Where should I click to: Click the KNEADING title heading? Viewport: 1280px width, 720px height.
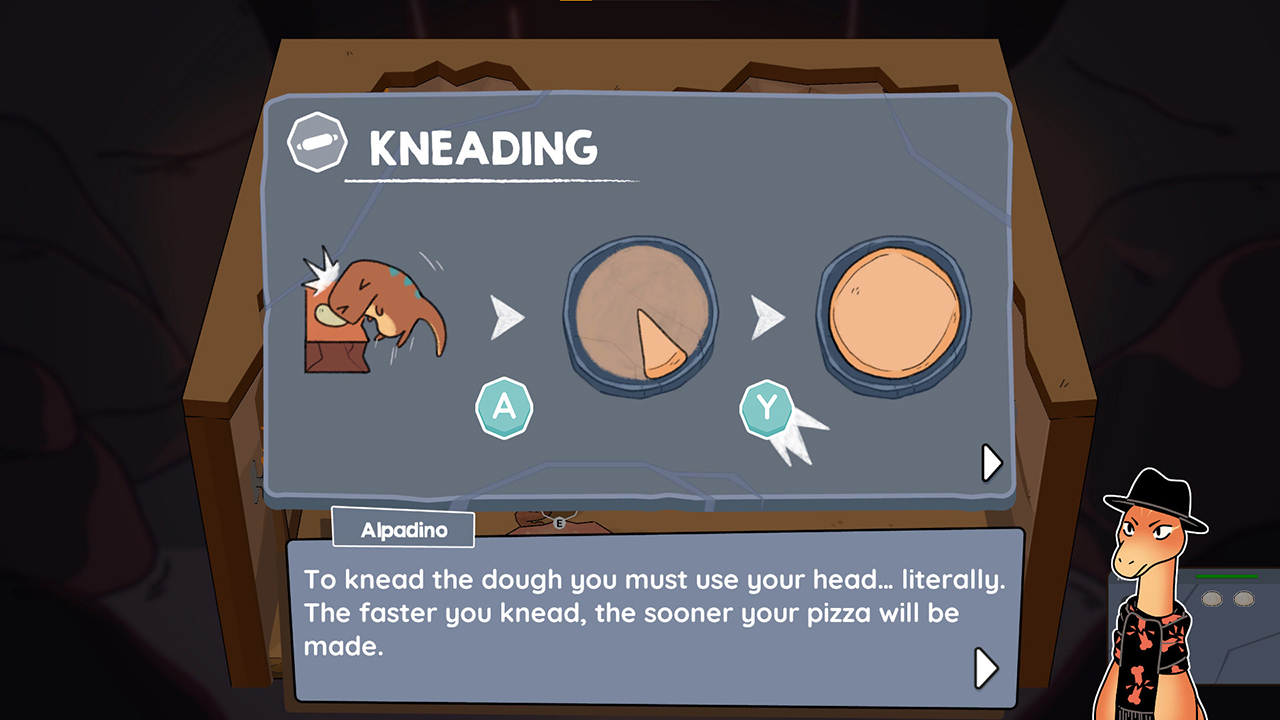[x=482, y=148]
